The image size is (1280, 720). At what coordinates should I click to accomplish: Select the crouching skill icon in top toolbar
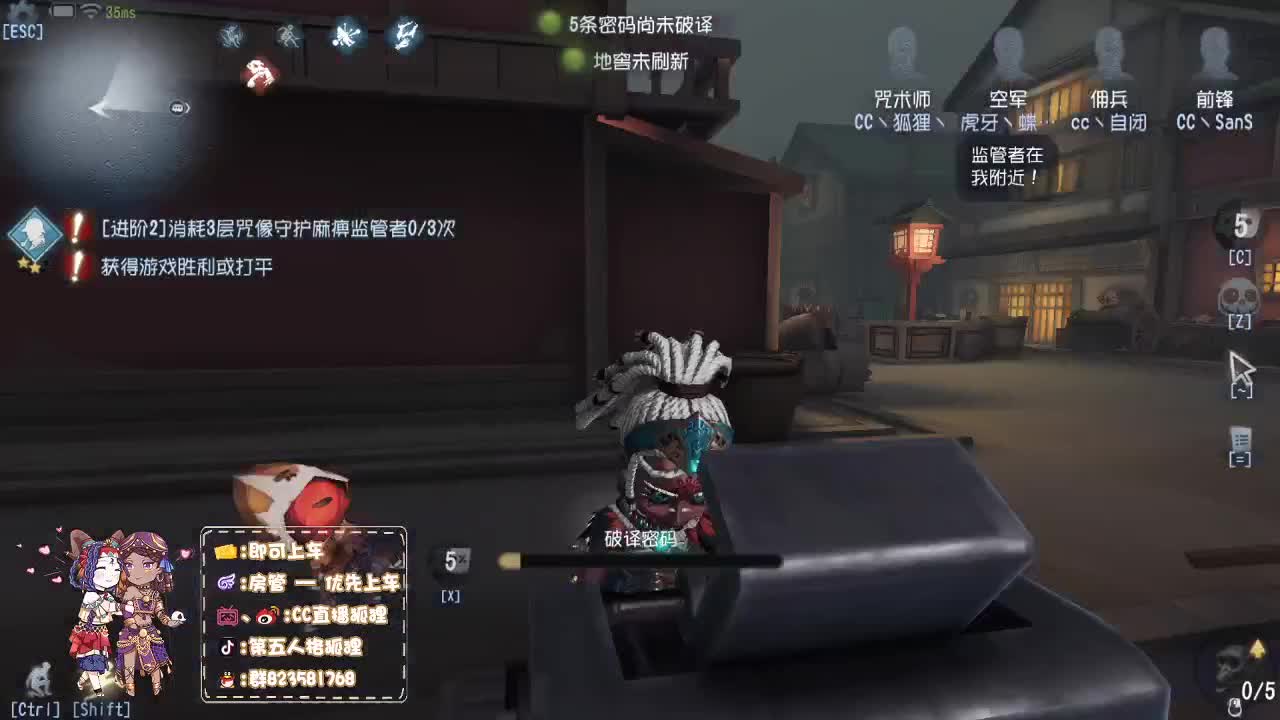232,37
